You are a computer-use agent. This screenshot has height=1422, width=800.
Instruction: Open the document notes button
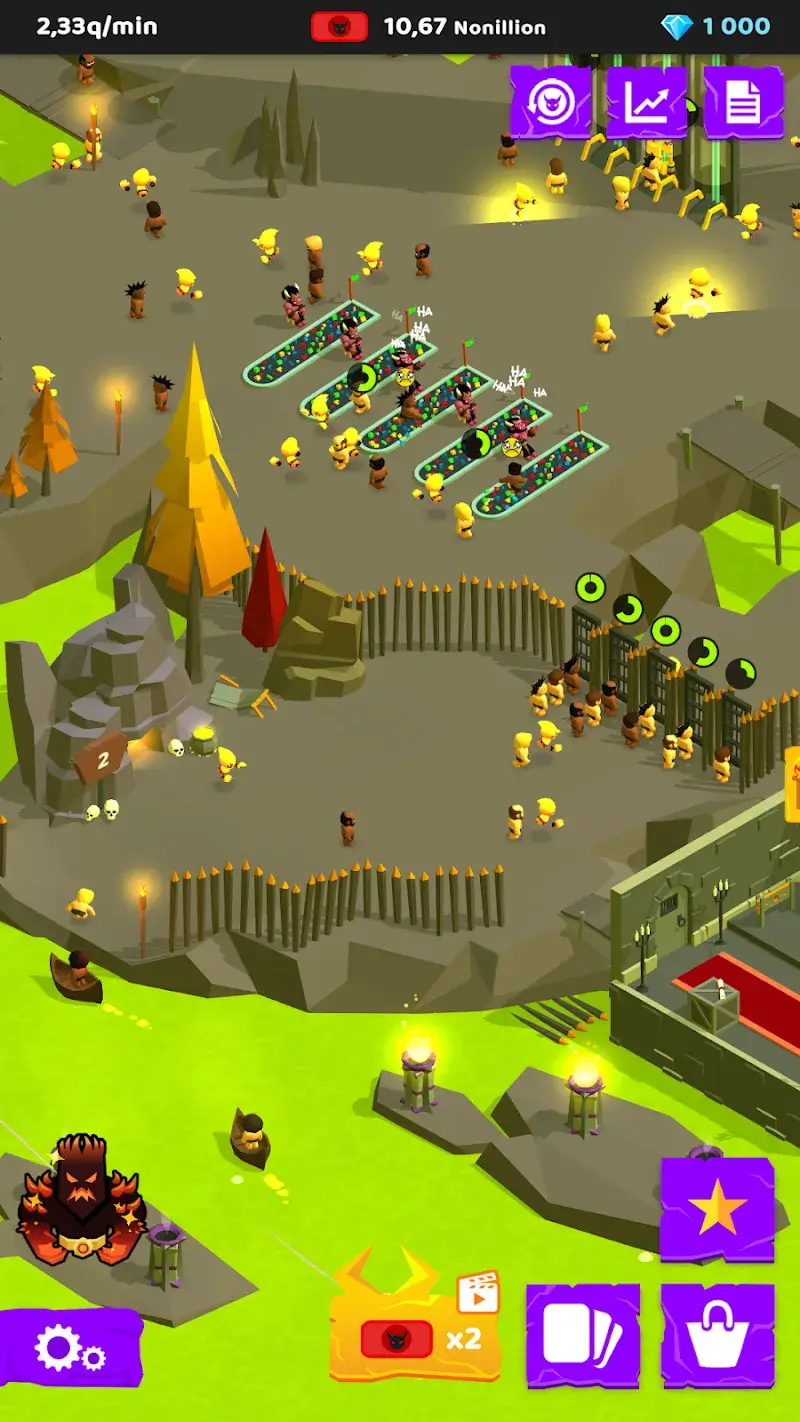743,102
